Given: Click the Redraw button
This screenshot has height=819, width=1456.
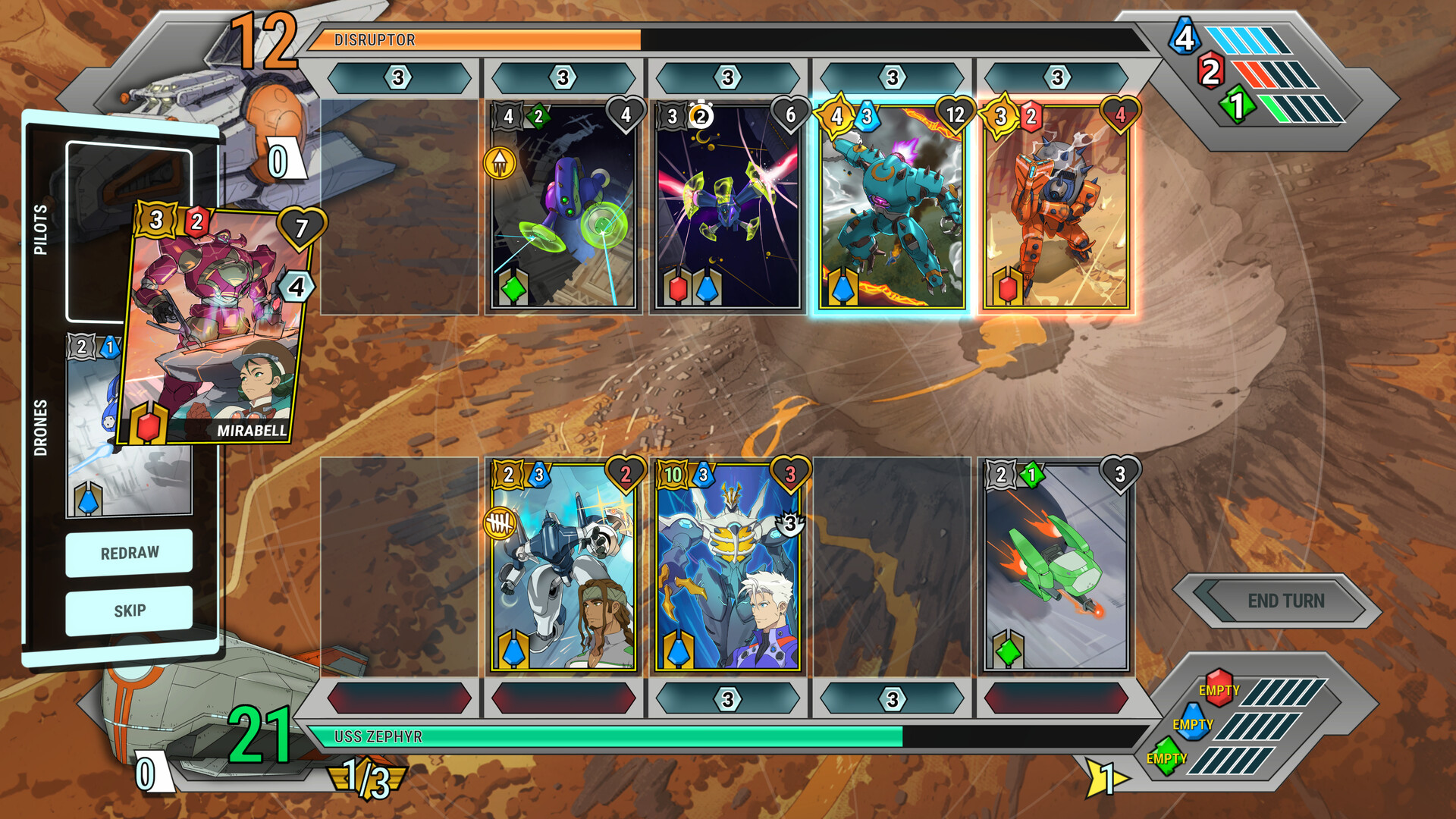Looking at the screenshot, I should (x=129, y=553).
